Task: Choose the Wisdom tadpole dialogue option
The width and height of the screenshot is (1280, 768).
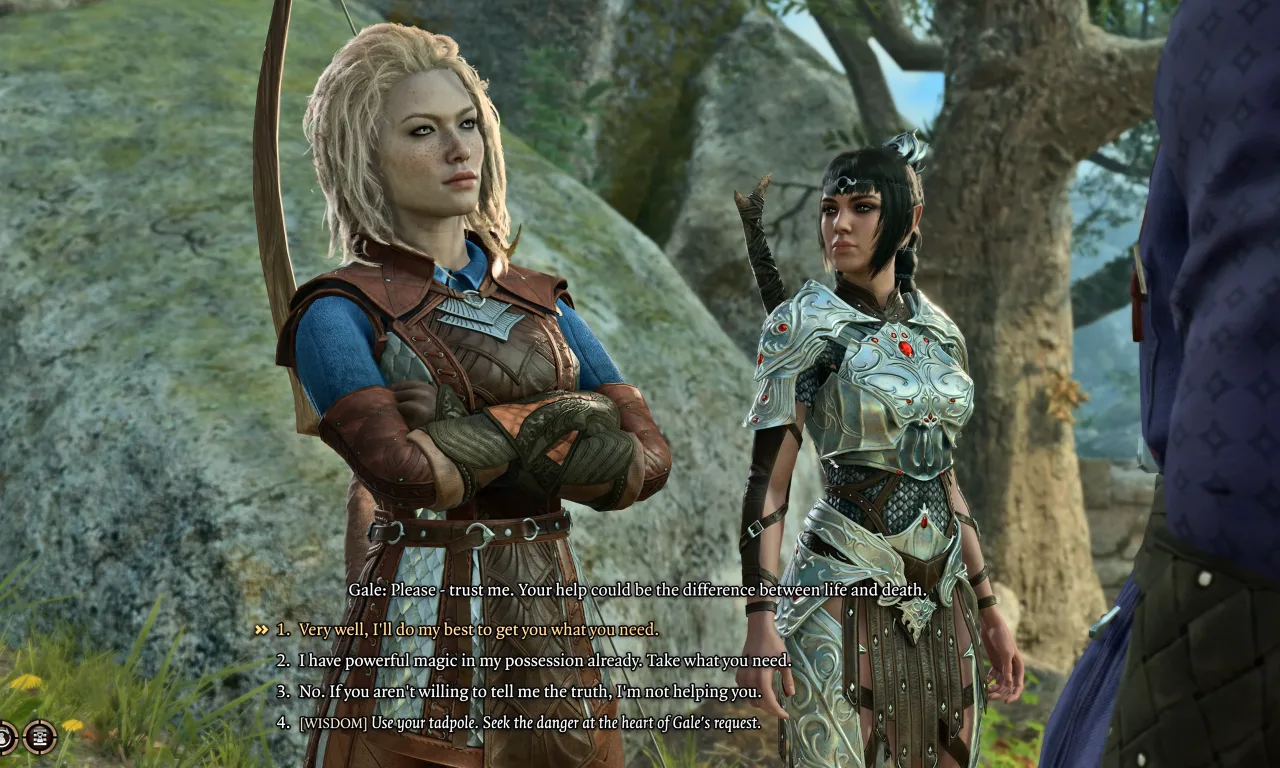Action: pos(529,723)
